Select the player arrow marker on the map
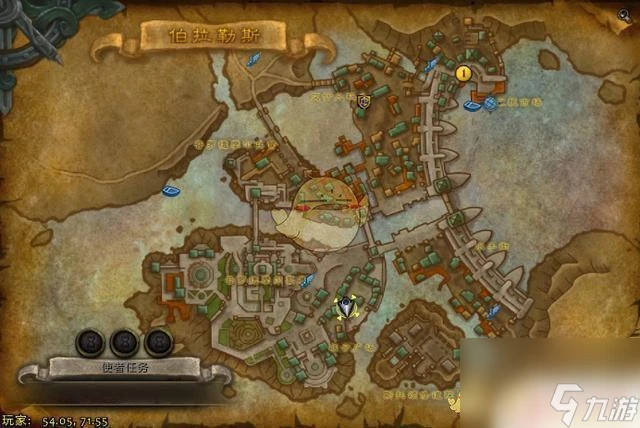The image size is (640, 428). 347,307
